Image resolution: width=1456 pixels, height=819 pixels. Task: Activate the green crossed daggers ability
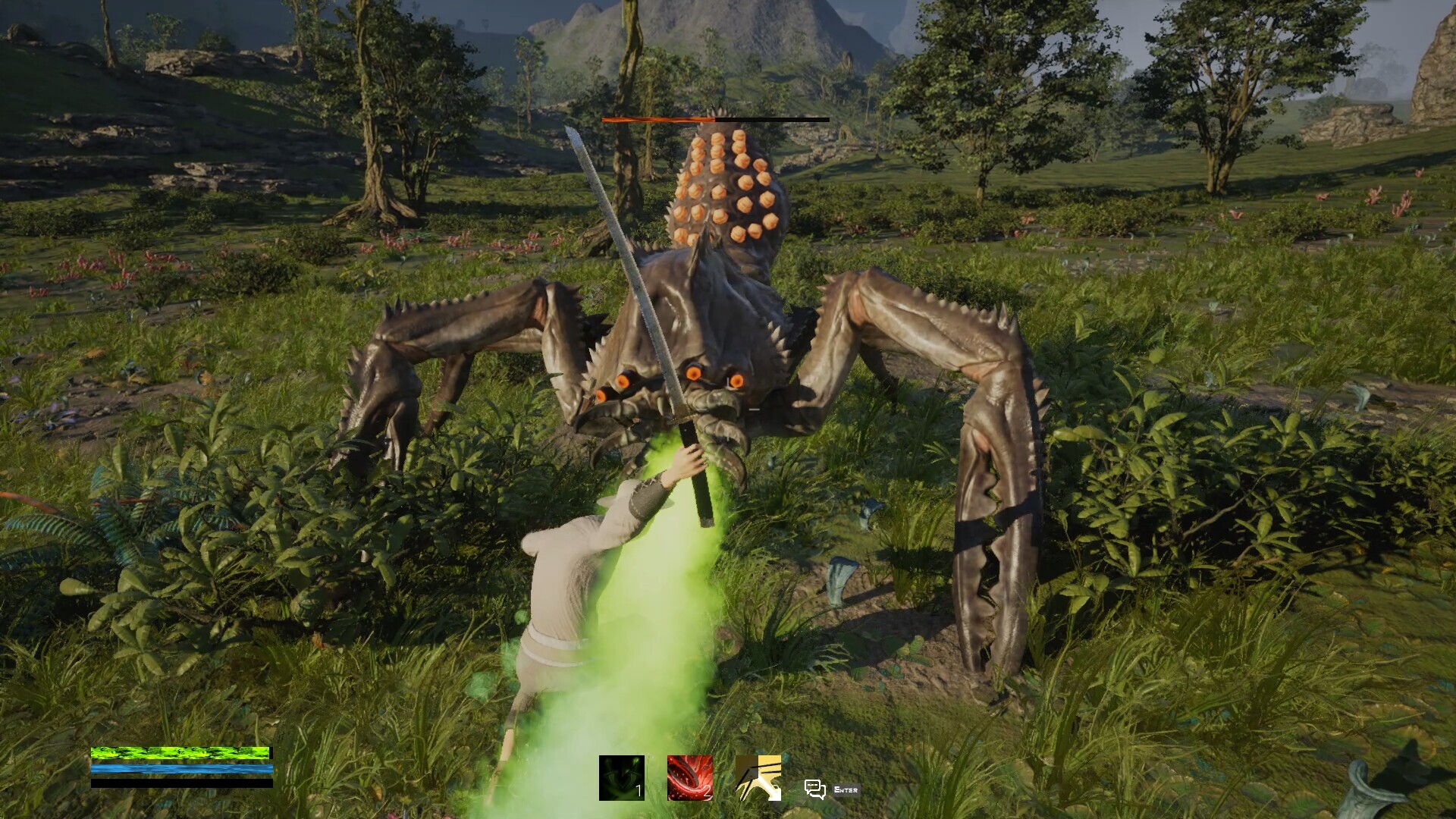point(621,777)
